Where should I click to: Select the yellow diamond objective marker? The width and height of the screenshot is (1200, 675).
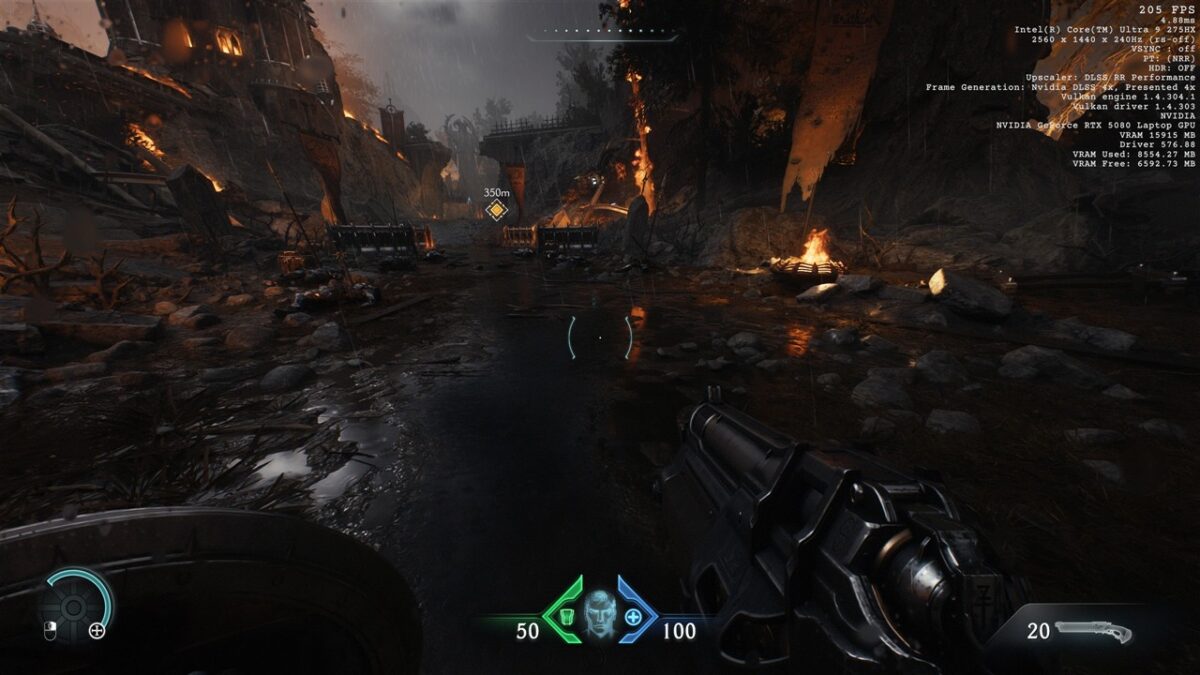click(496, 209)
